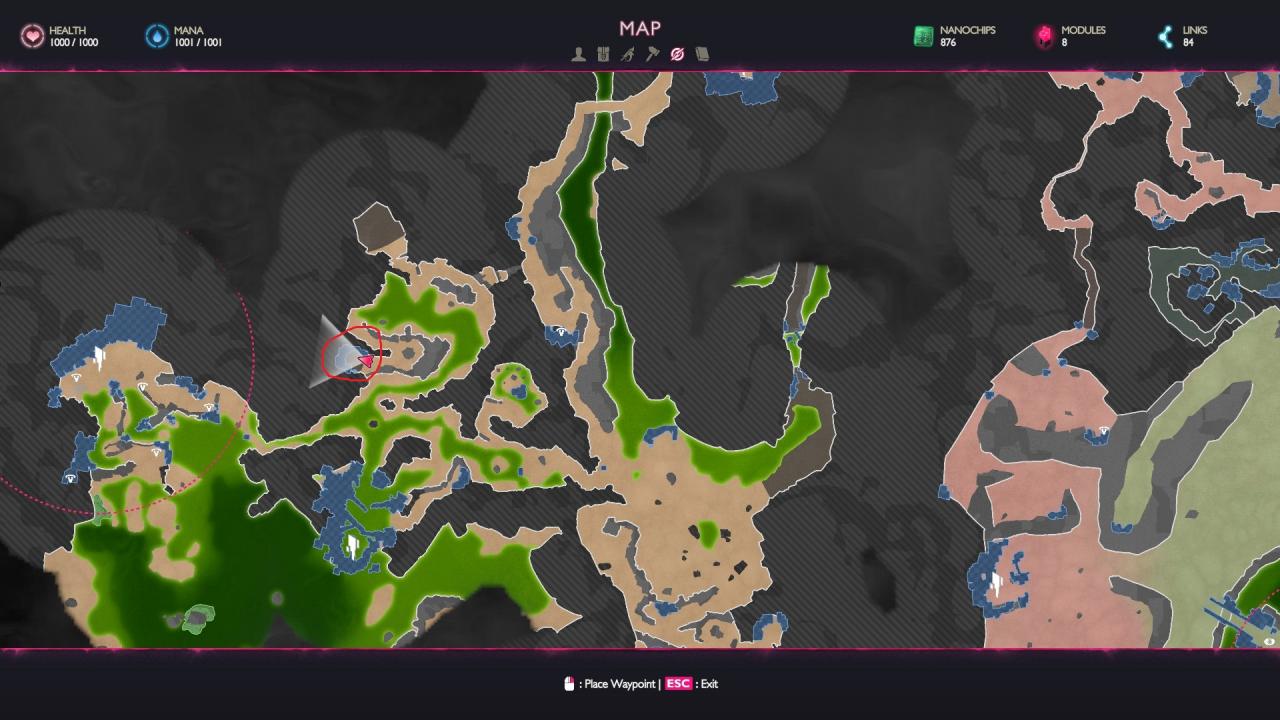The width and height of the screenshot is (1280, 720).
Task: Open the journal book tab
Action: pos(702,54)
